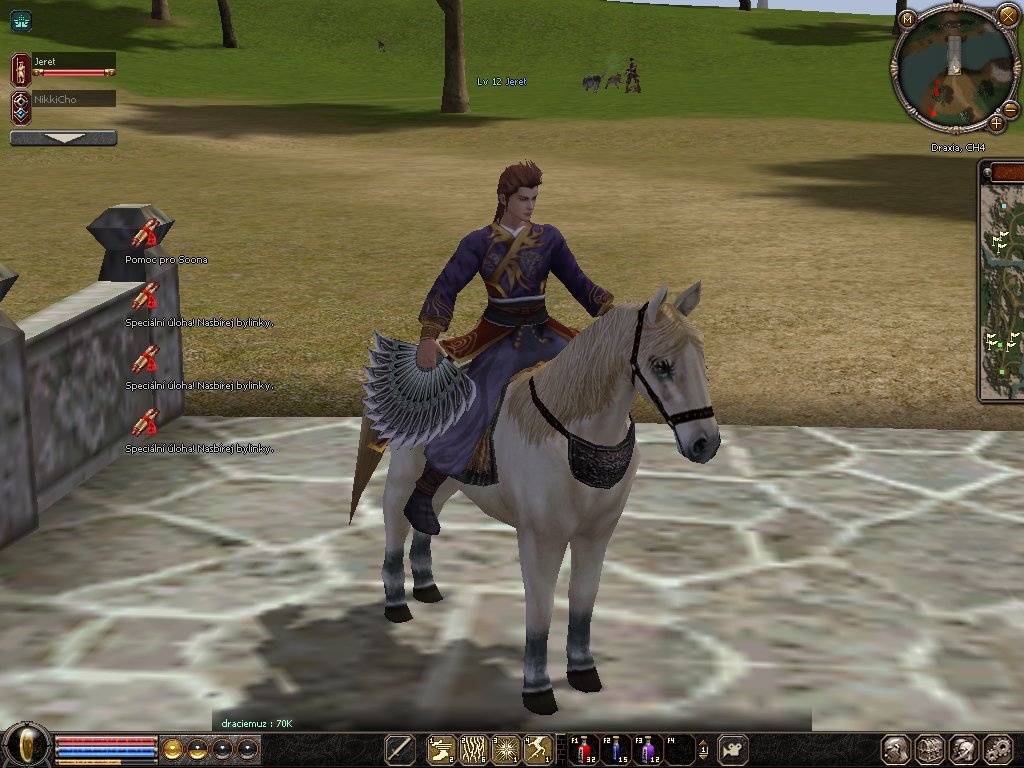Image resolution: width=1024 pixels, height=768 pixels.
Task: Activate the skill in quickslot 1
Action: pos(441,749)
